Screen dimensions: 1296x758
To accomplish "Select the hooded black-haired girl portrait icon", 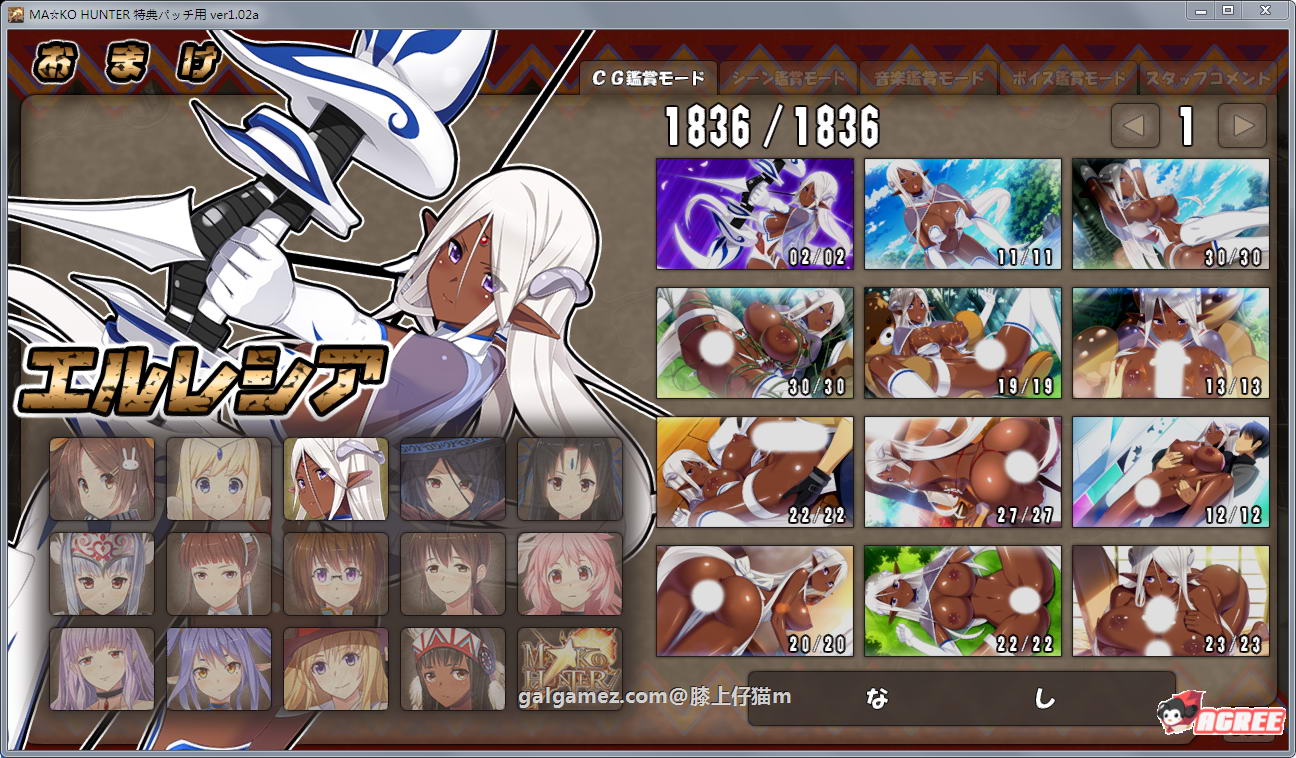I will pyautogui.click(x=452, y=480).
